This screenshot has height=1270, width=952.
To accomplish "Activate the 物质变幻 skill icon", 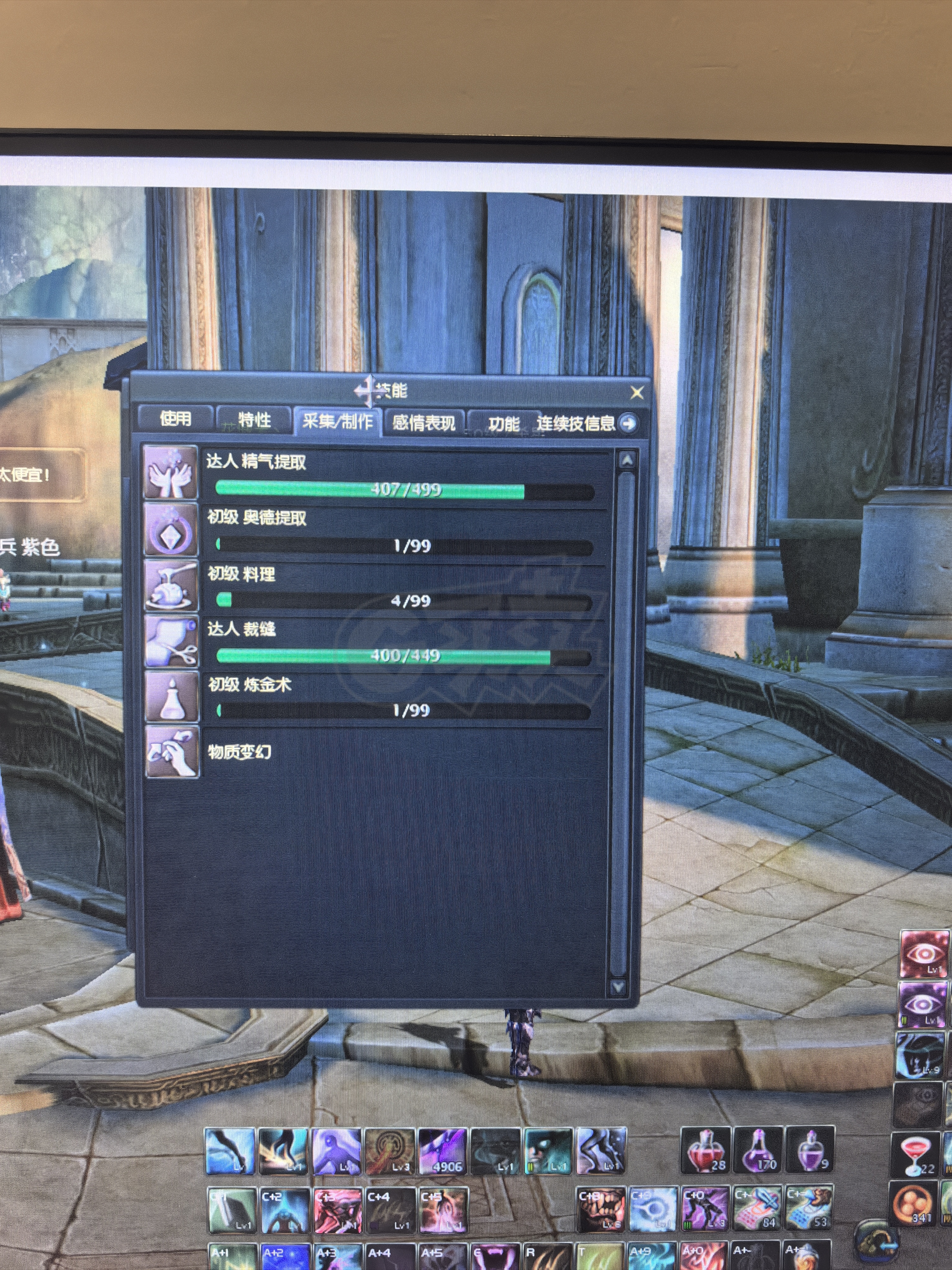I will coord(172,752).
